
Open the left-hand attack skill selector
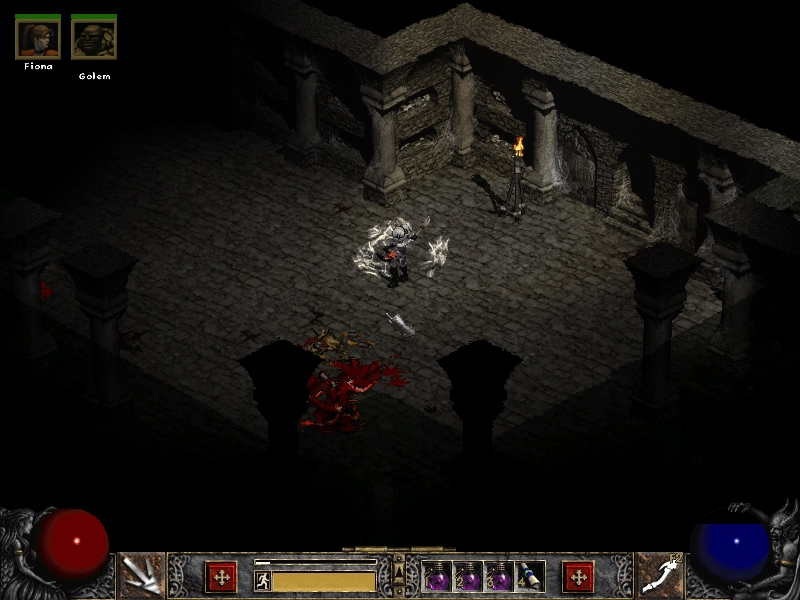click(141, 575)
